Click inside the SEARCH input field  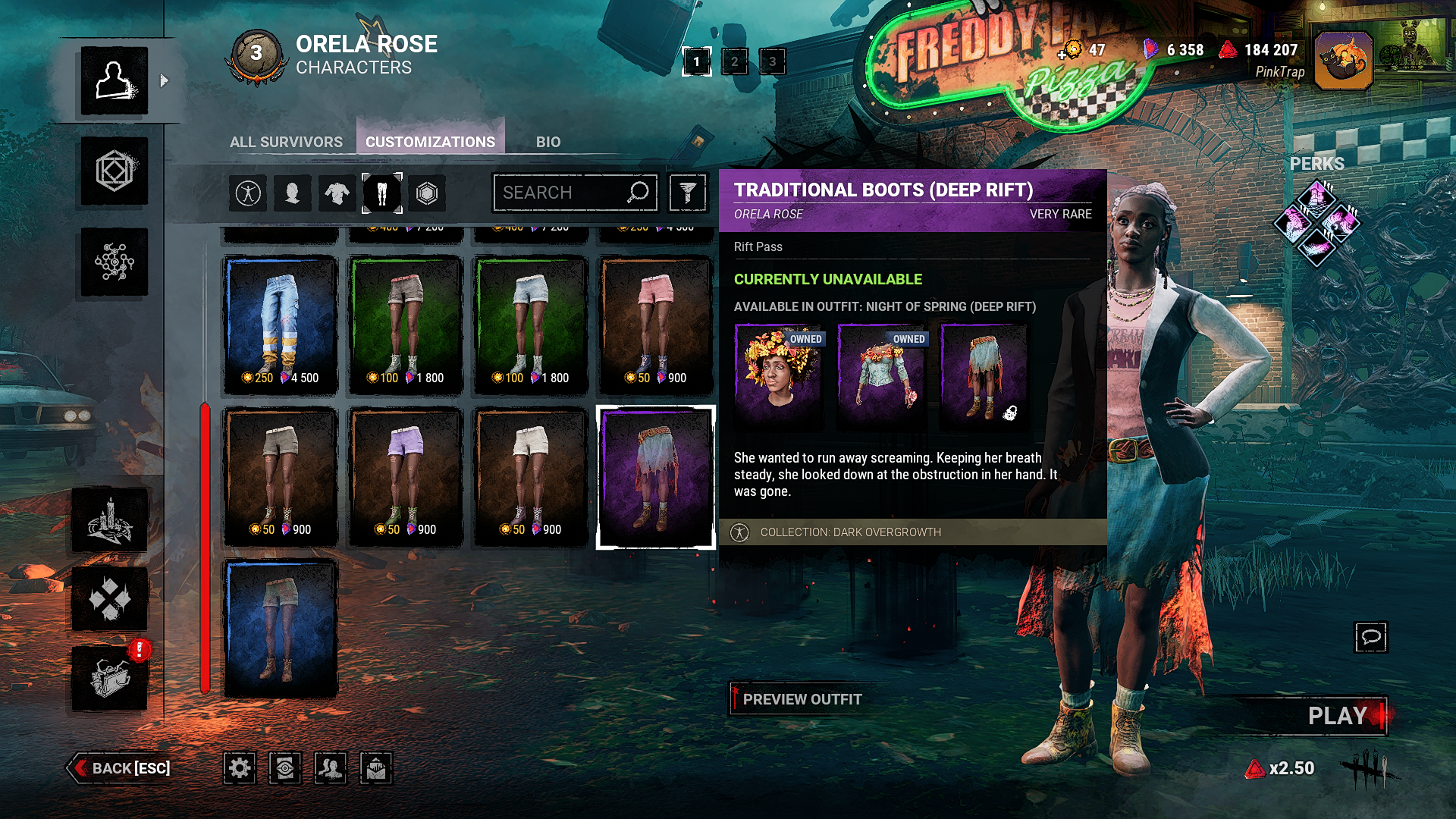click(x=574, y=193)
